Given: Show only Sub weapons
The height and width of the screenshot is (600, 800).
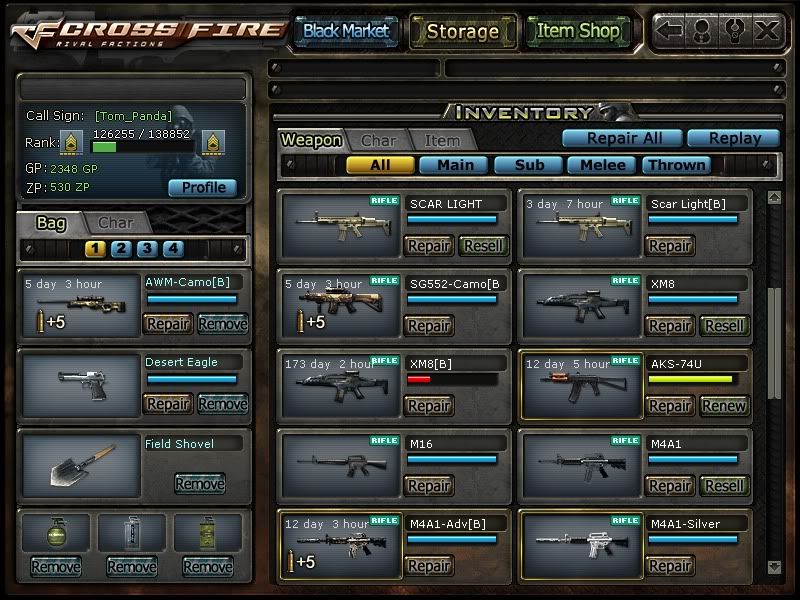Looking at the screenshot, I should [527, 165].
